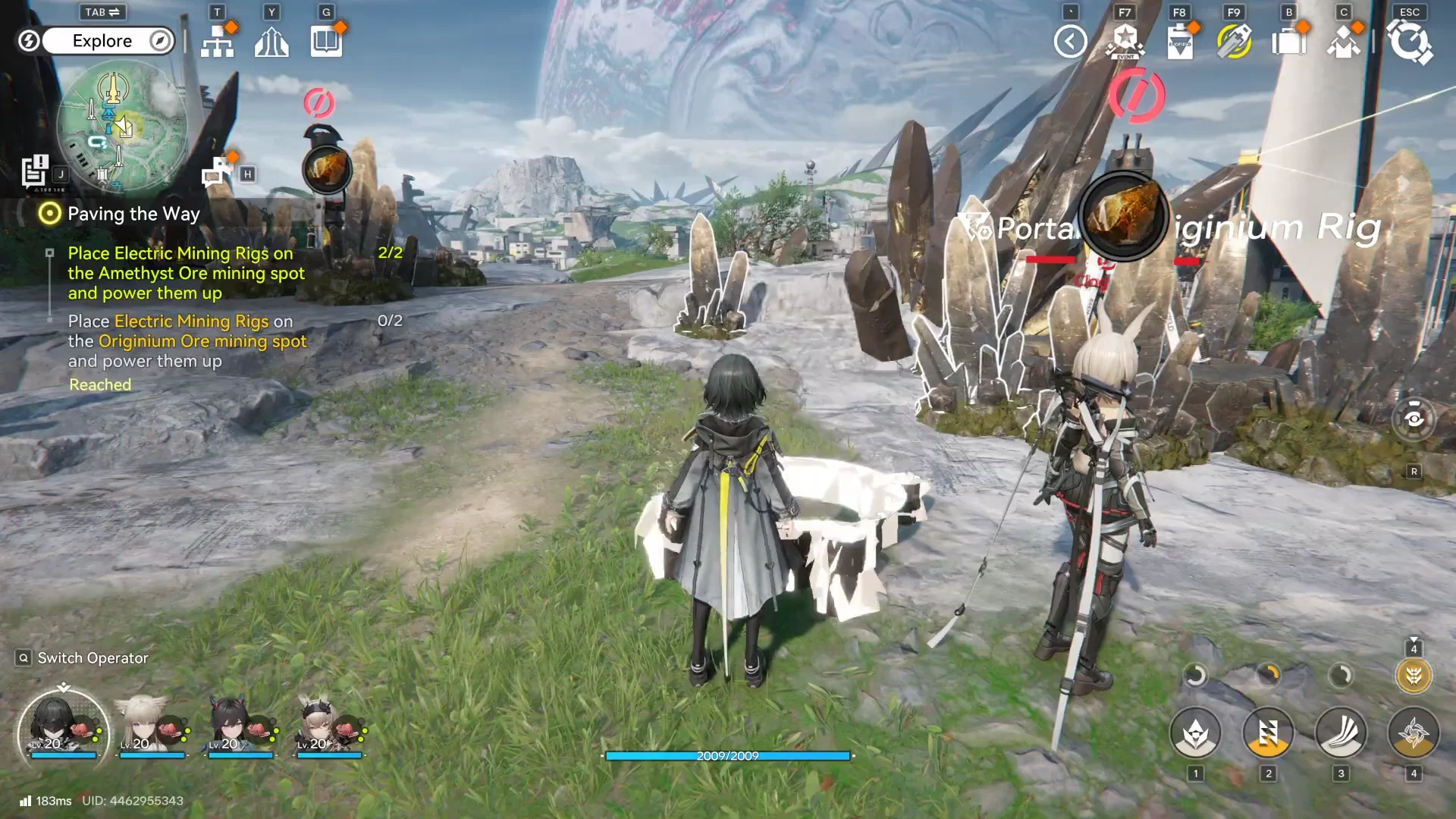
Task: Open the triple-arrow building icon
Action: [271, 42]
